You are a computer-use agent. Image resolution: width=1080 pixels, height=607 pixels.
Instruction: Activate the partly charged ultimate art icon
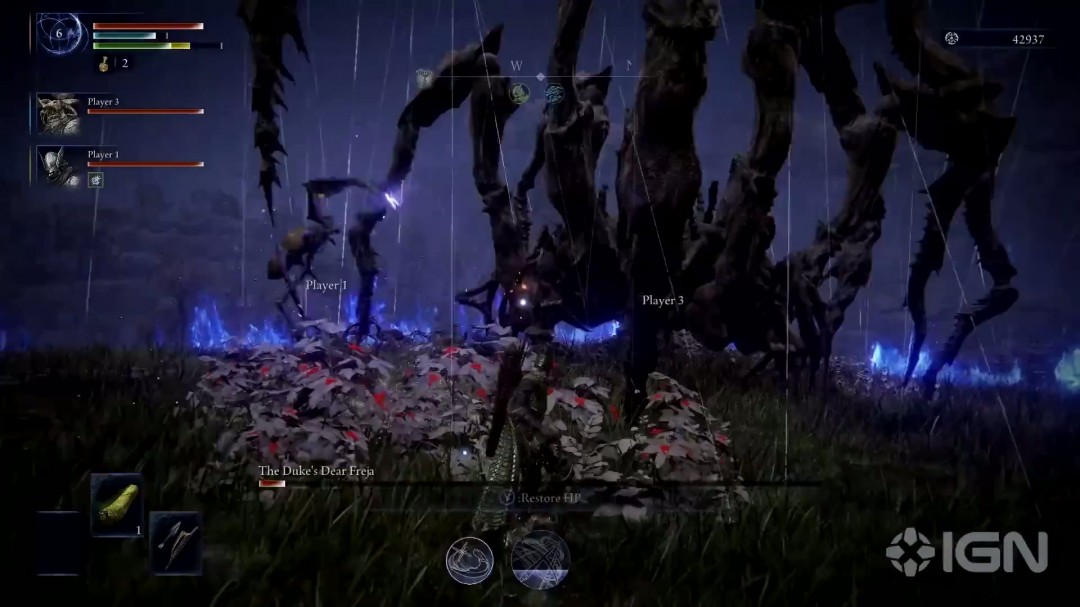coord(540,559)
